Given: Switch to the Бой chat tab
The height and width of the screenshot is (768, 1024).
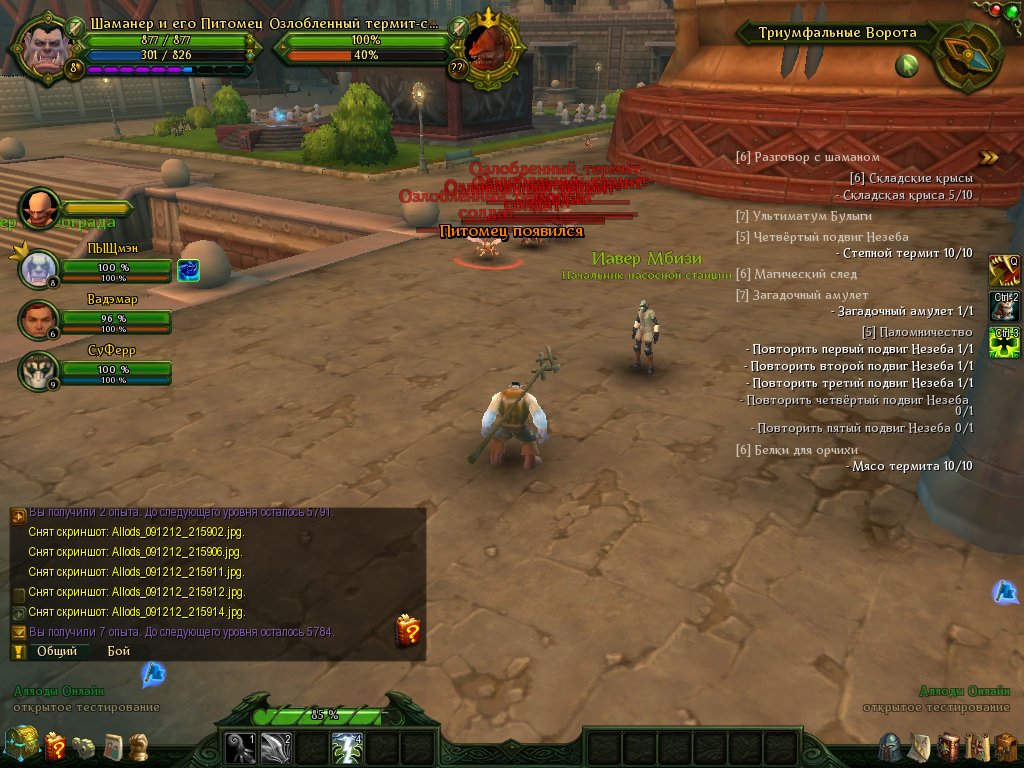Looking at the screenshot, I should click(x=119, y=651).
